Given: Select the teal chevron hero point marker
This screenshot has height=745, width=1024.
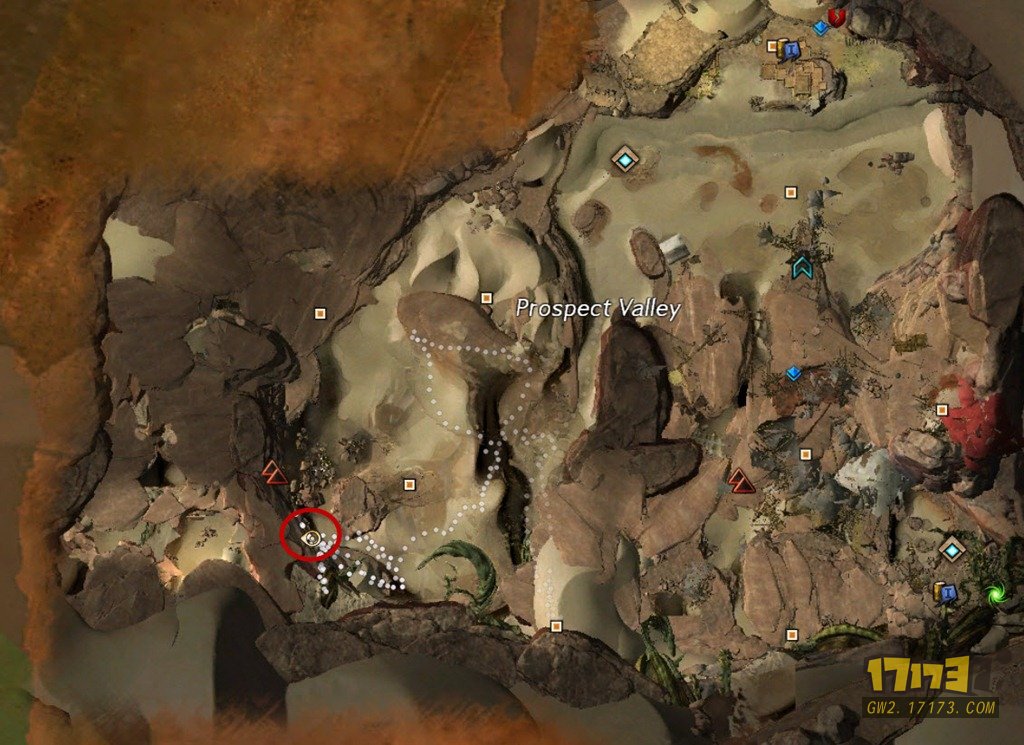Looking at the screenshot, I should tap(801, 266).
